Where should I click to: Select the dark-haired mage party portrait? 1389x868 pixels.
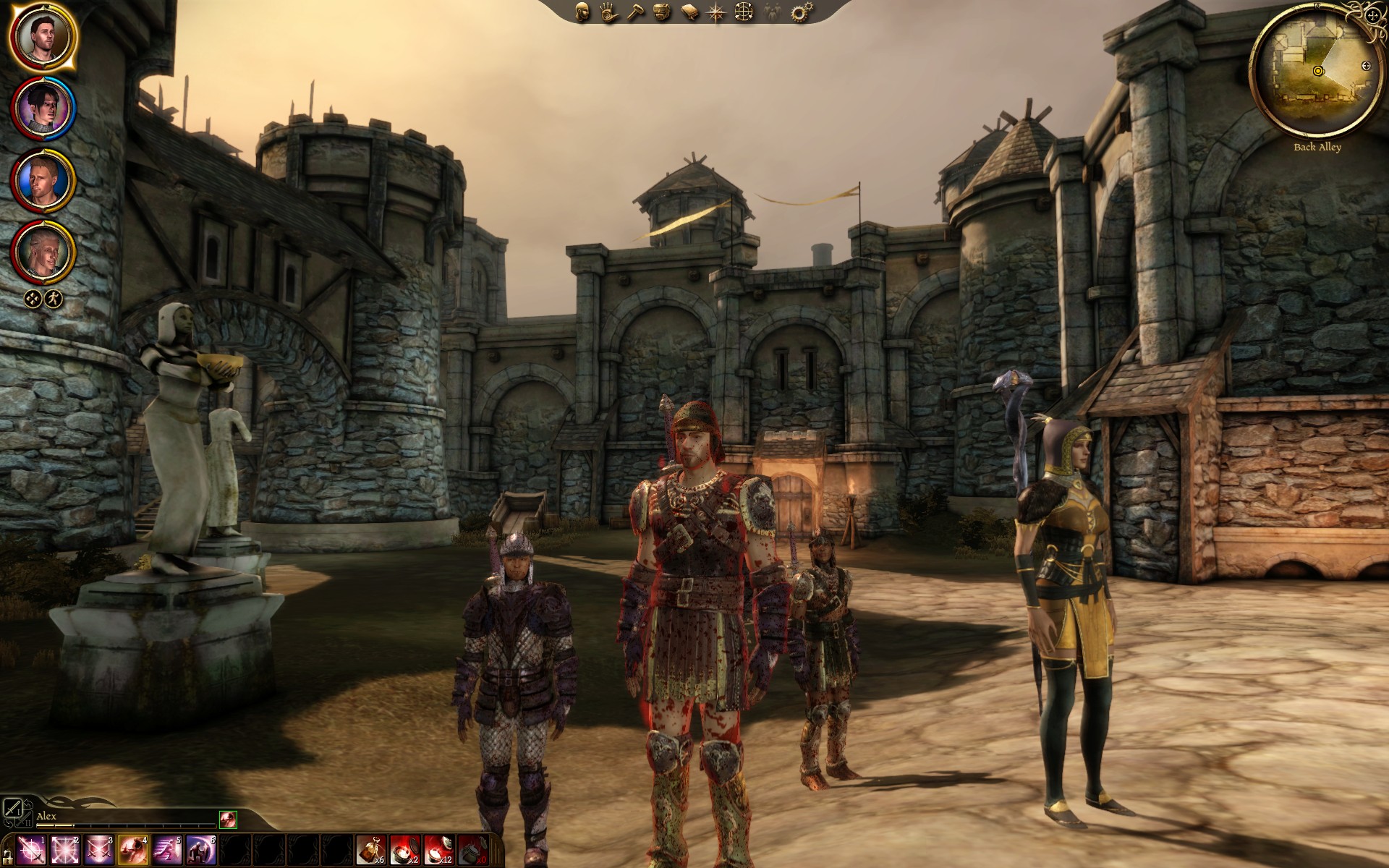(43, 109)
